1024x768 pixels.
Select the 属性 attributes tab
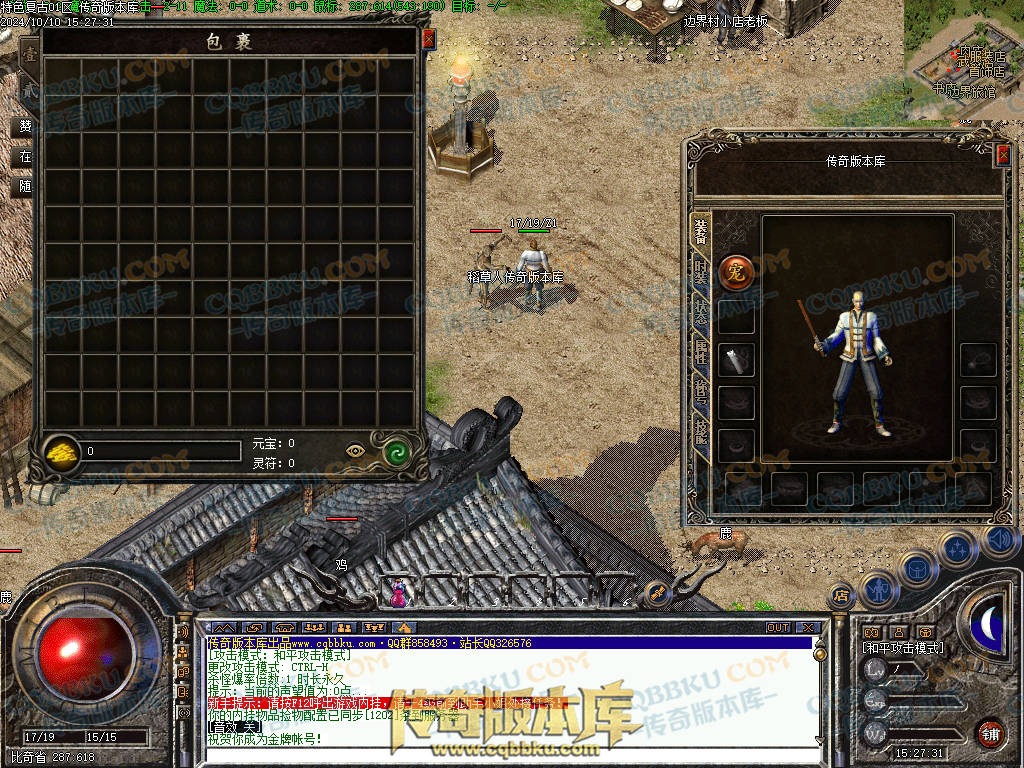point(701,354)
